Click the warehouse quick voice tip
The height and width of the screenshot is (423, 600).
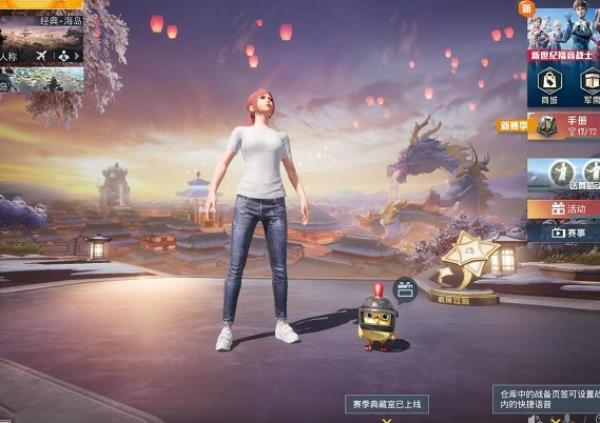tap(545, 400)
